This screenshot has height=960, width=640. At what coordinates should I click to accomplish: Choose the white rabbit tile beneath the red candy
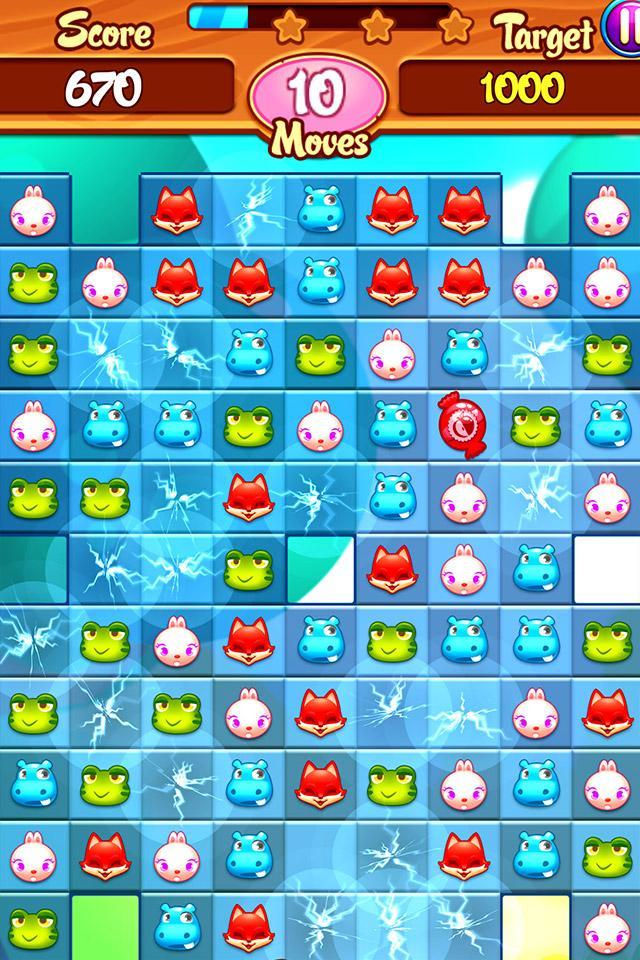click(461, 495)
